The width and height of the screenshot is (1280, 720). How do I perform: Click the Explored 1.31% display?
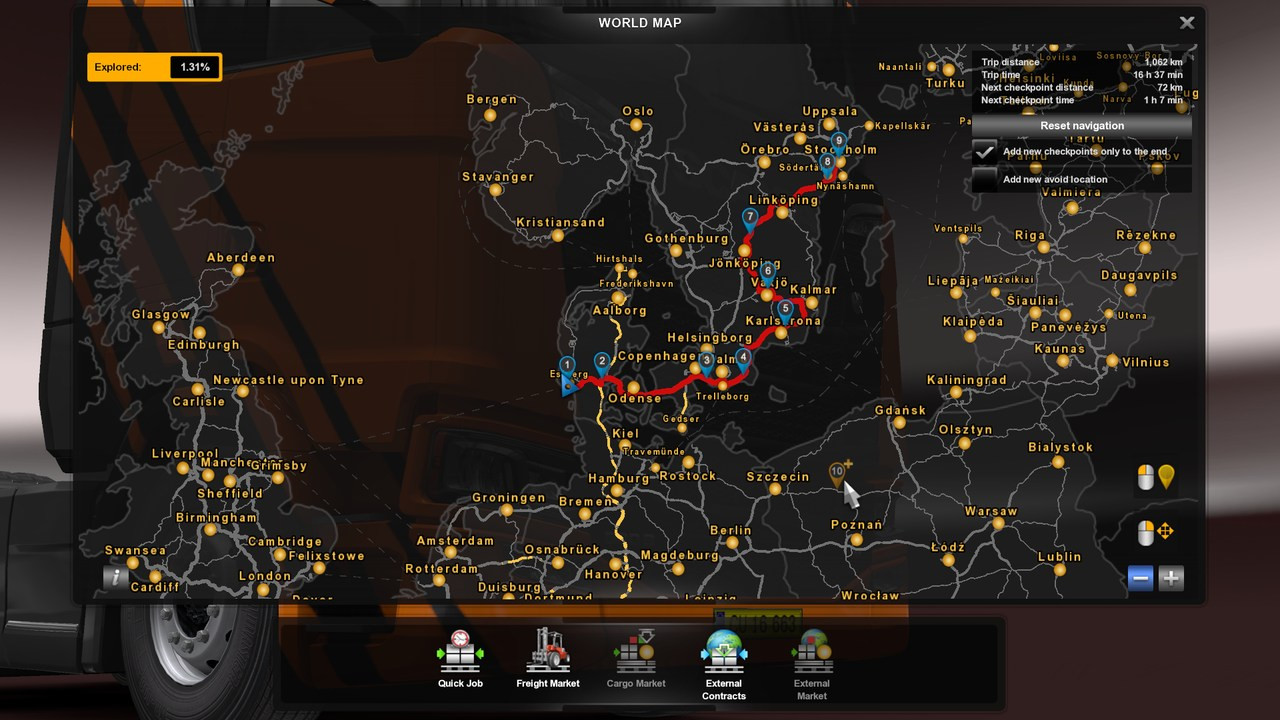tap(155, 67)
